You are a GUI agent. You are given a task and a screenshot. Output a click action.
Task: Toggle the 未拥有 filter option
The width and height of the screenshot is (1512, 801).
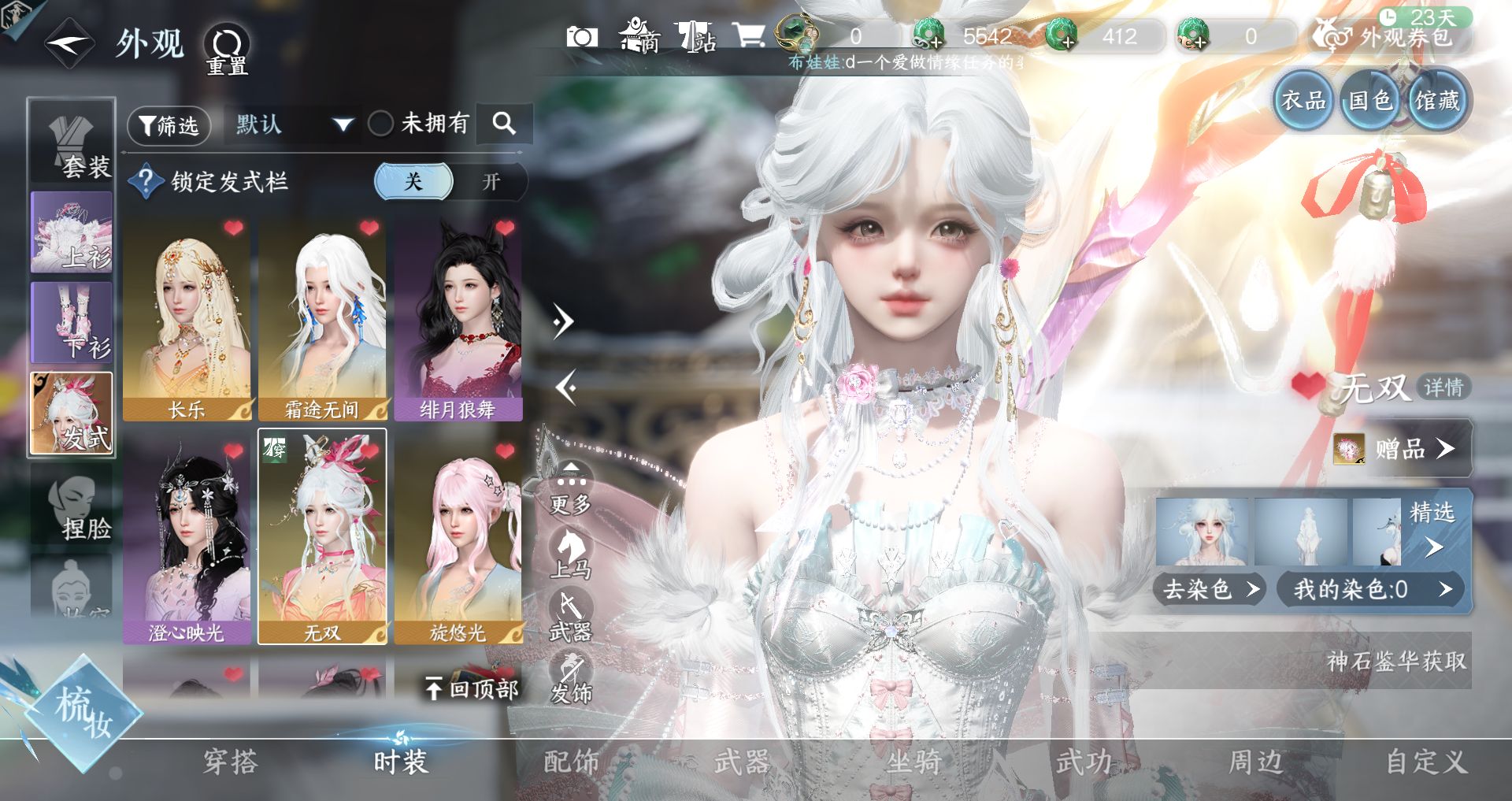381,124
